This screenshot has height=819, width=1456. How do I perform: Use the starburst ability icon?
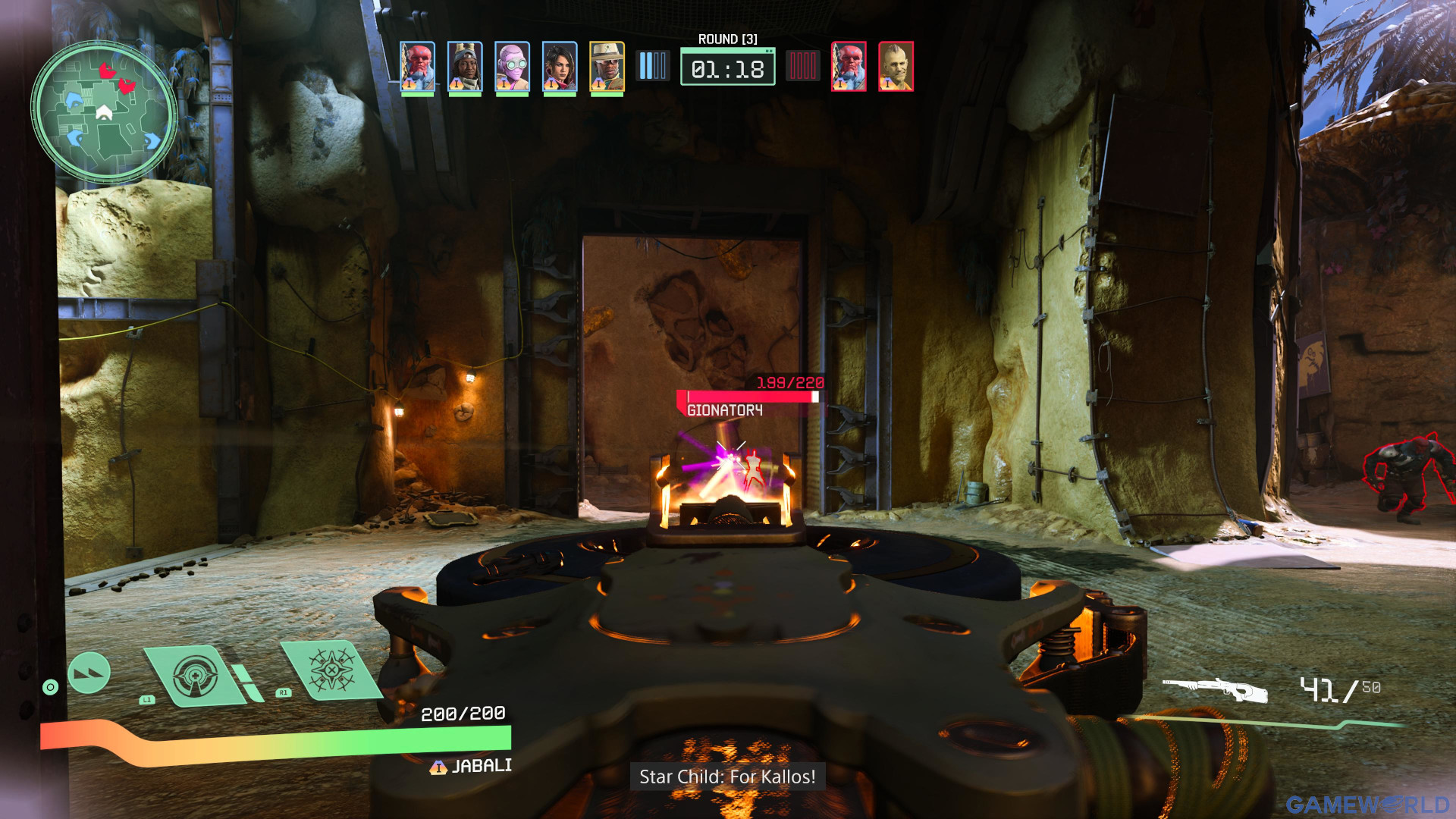click(x=331, y=670)
